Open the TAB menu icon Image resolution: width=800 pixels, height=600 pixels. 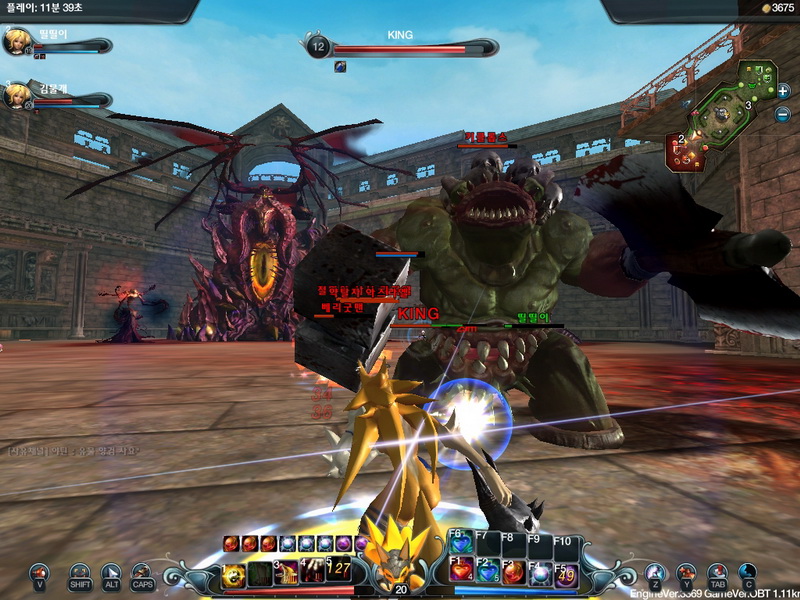tap(717, 574)
